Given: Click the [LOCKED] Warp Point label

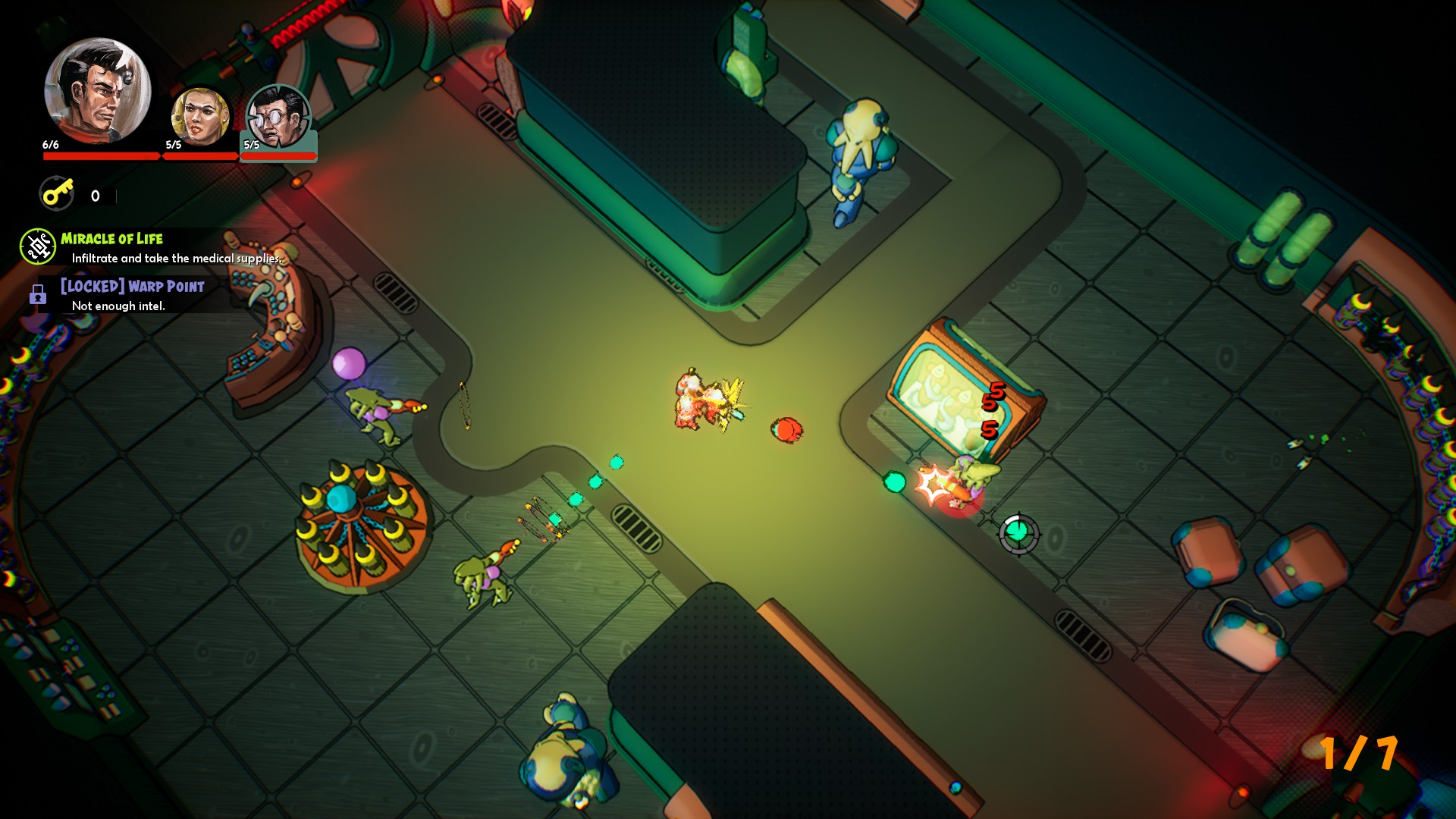Looking at the screenshot, I should coord(130,287).
